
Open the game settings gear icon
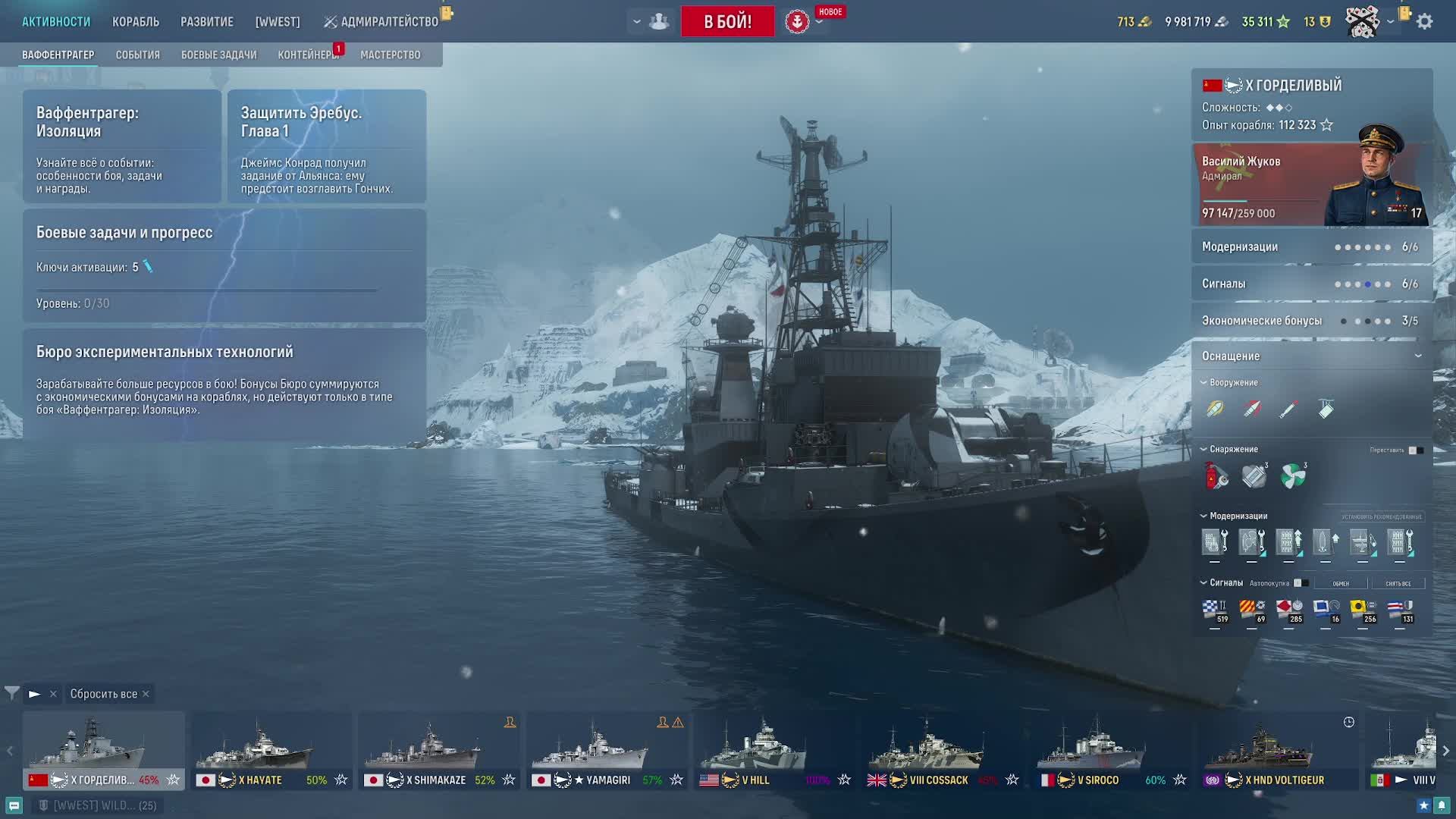coord(1425,22)
